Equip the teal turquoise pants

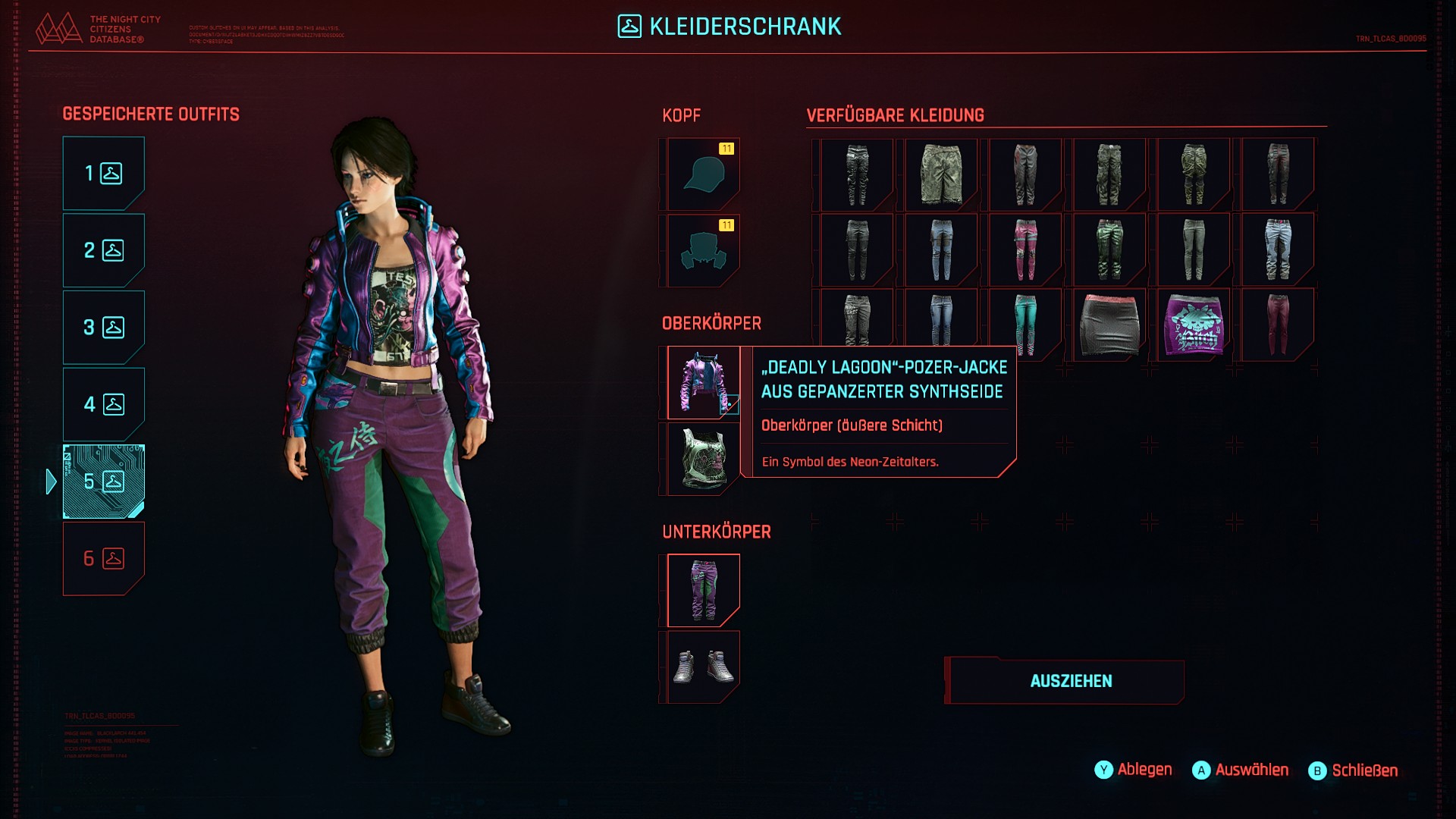(1025, 325)
